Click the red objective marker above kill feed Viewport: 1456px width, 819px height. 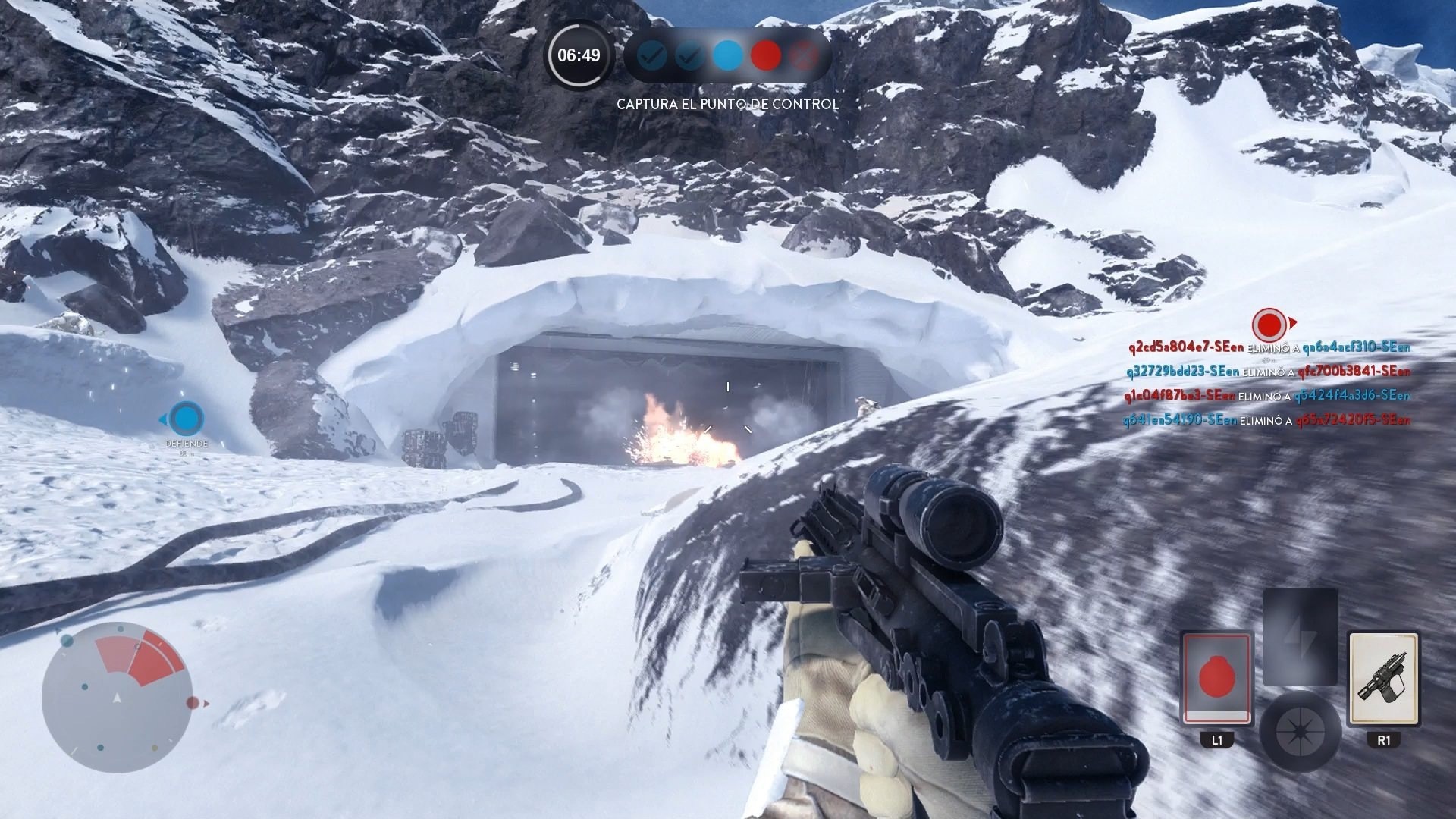(1269, 325)
